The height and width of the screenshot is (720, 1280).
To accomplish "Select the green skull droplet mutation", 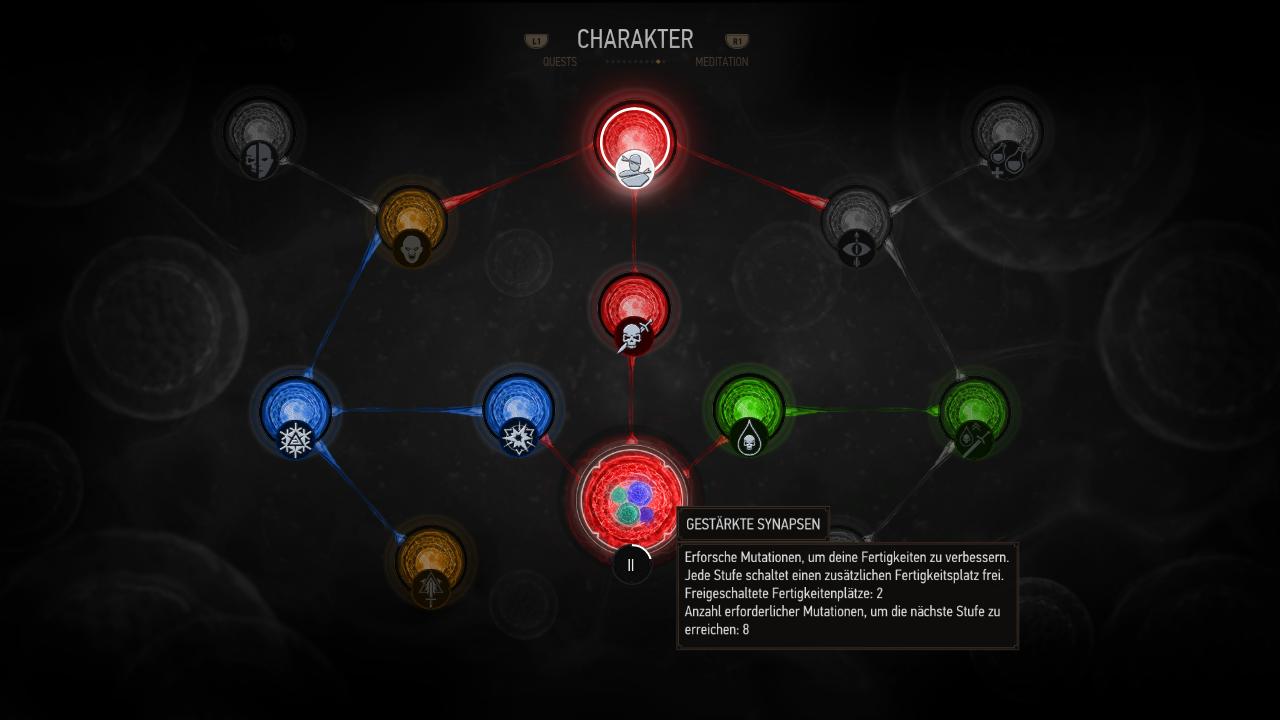I will [x=749, y=410].
